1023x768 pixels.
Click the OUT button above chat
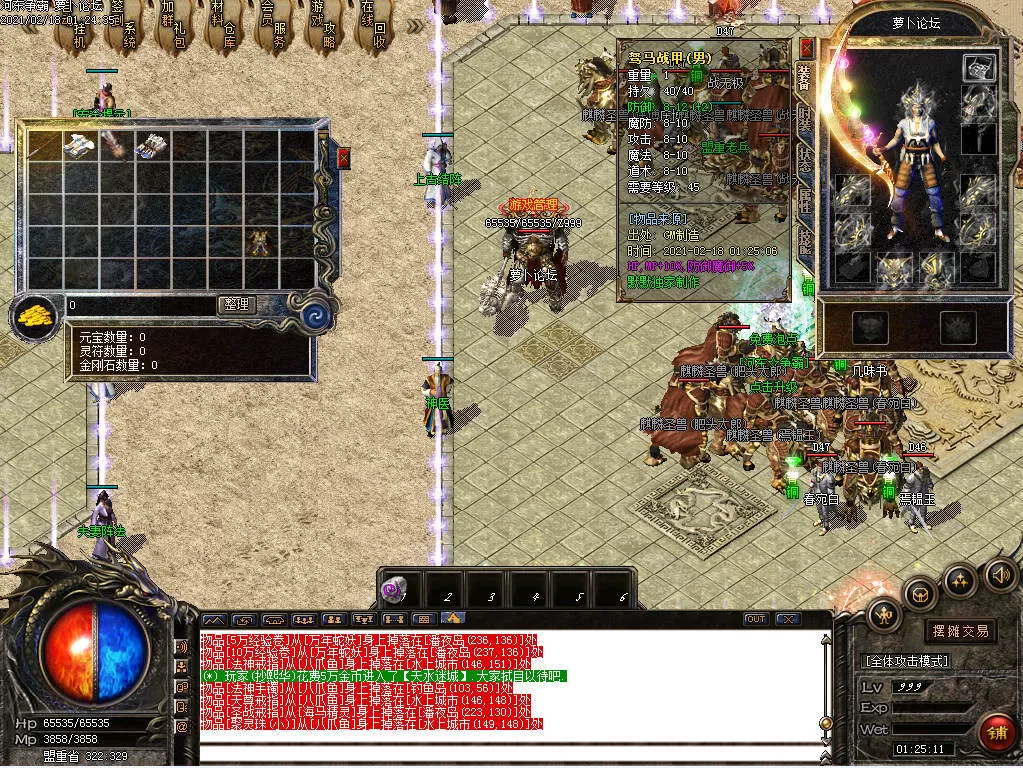[756, 619]
